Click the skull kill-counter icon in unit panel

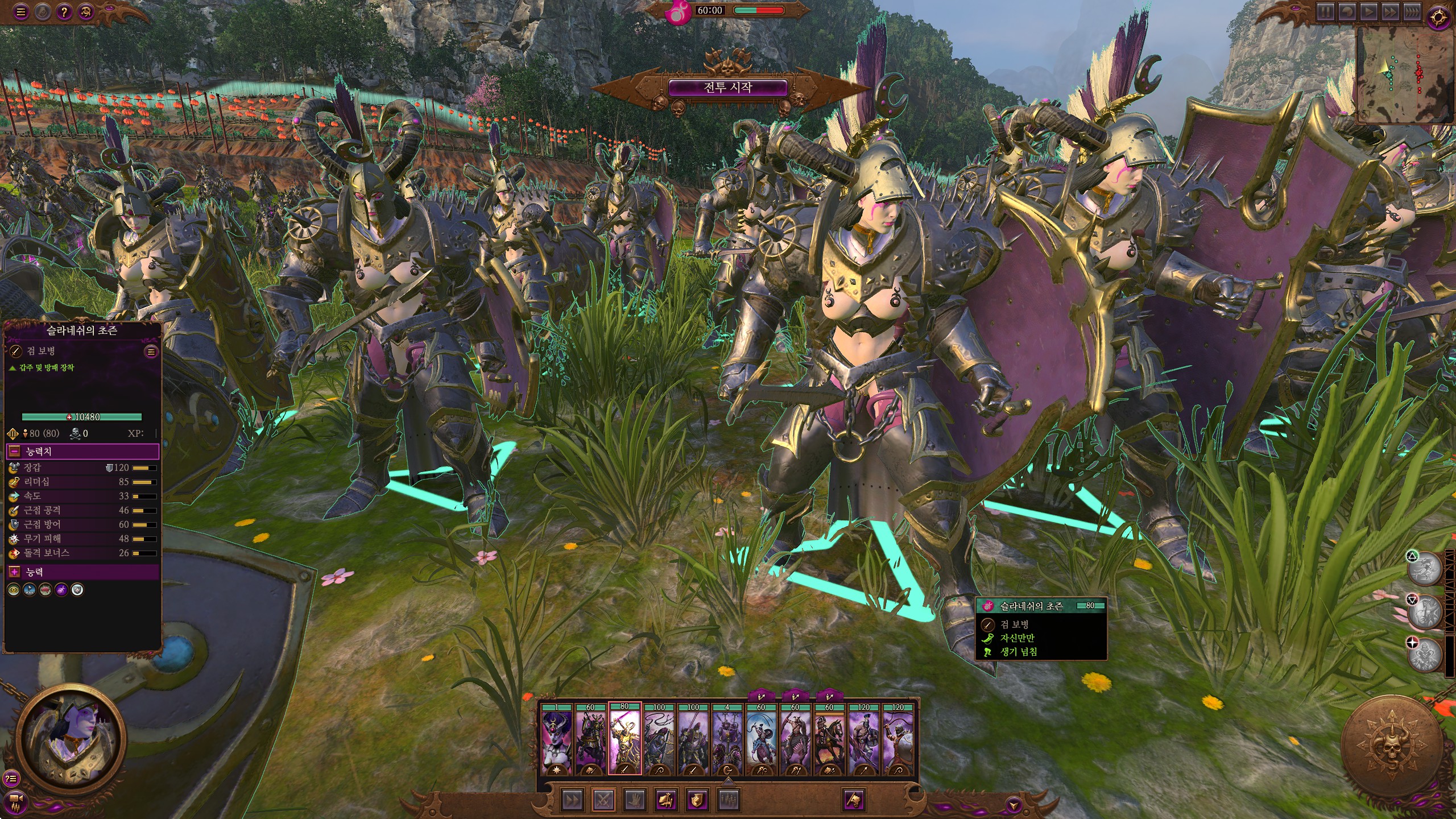click(76, 433)
